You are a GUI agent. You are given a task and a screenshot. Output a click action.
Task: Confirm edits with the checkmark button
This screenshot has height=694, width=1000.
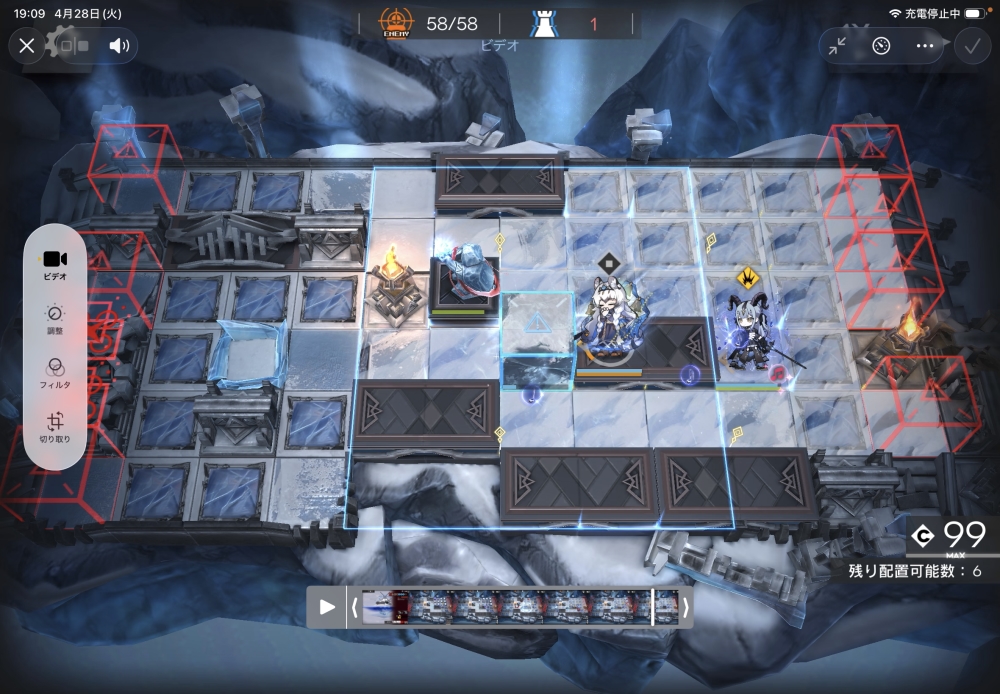click(x=970, y=45)
